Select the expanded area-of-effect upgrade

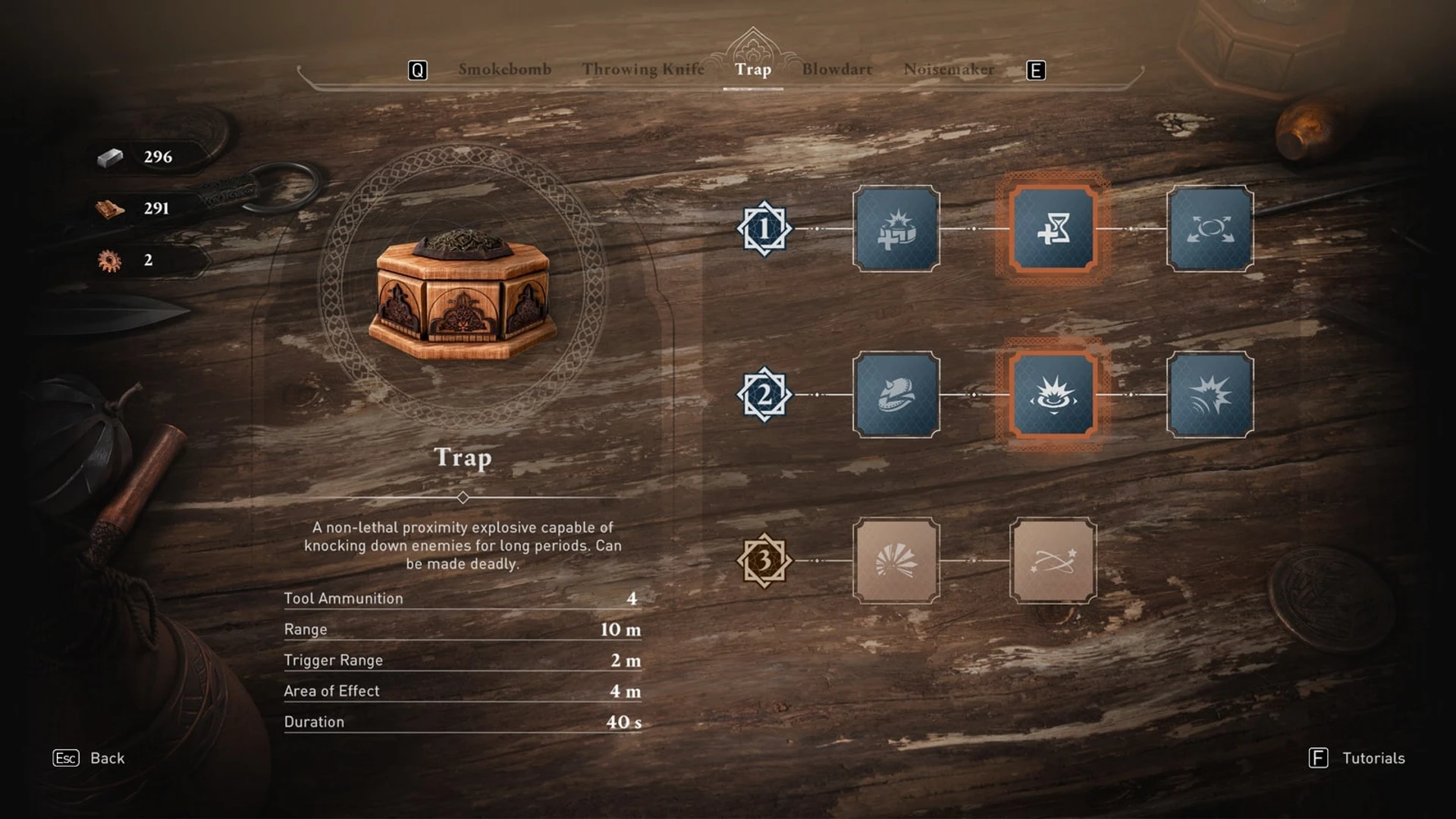pyautogui.click(x=1210, y=230)
